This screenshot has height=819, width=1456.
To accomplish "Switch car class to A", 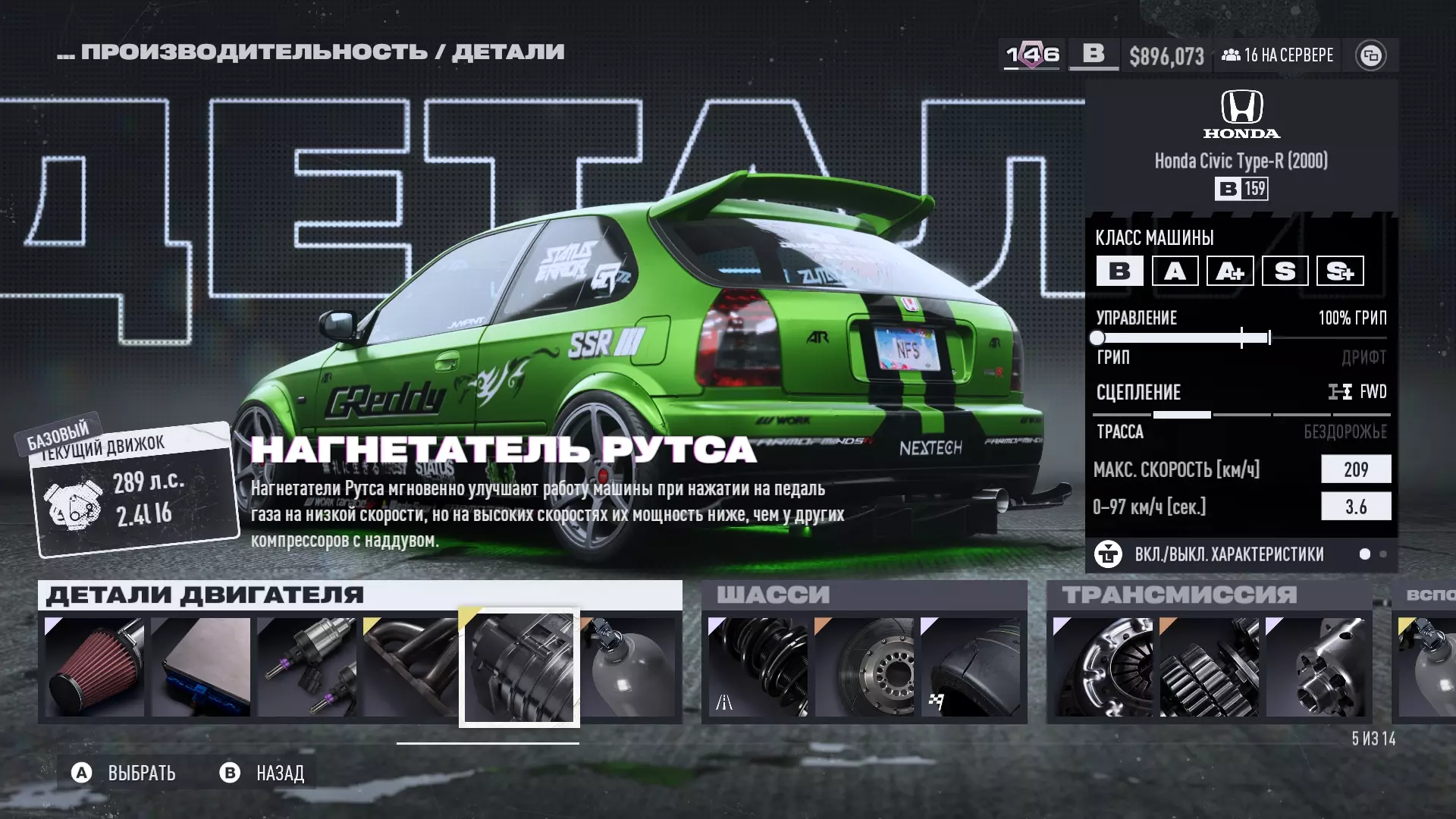I will 1175,271.
